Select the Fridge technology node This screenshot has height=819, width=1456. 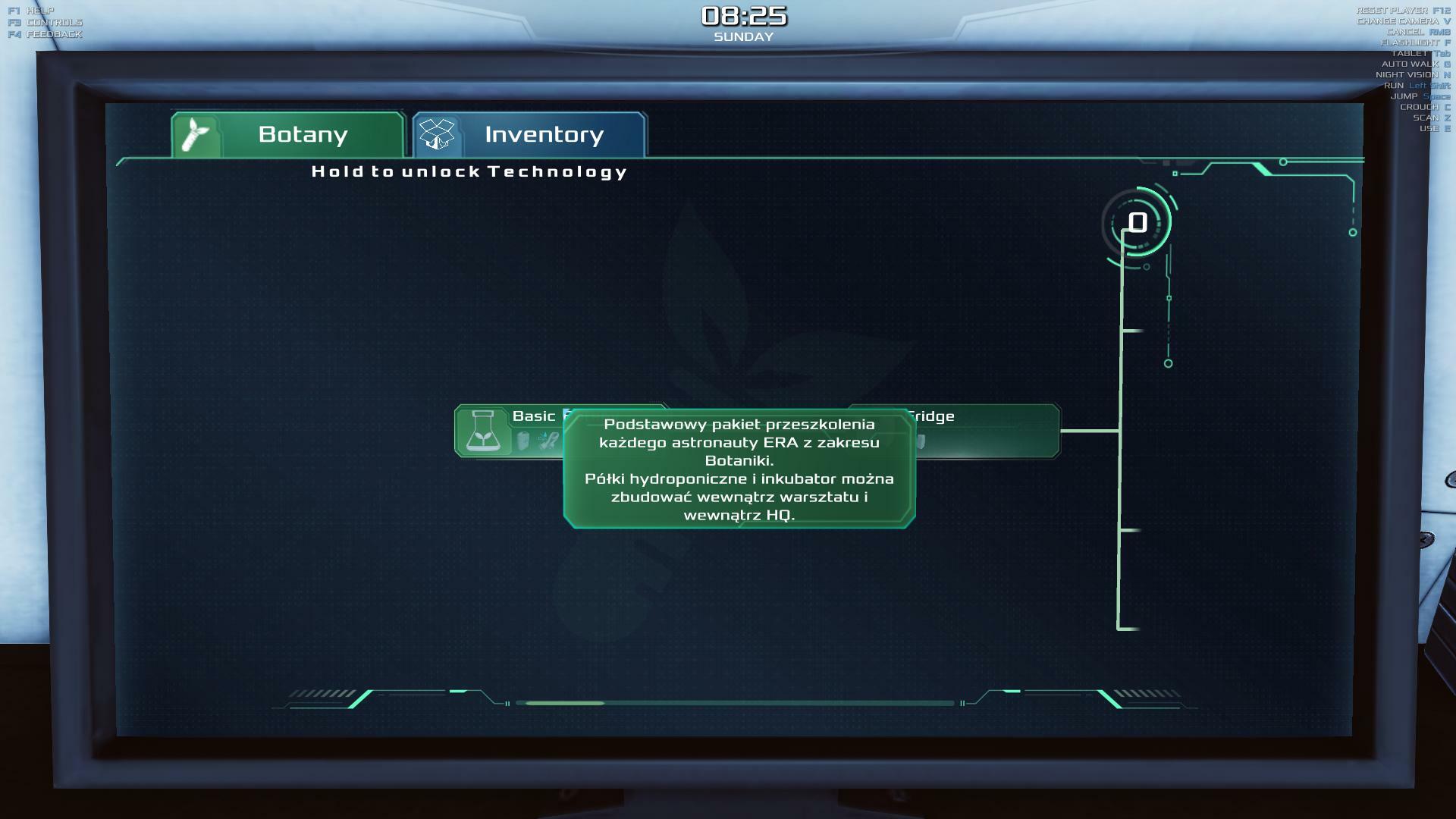tap(986, 431)
